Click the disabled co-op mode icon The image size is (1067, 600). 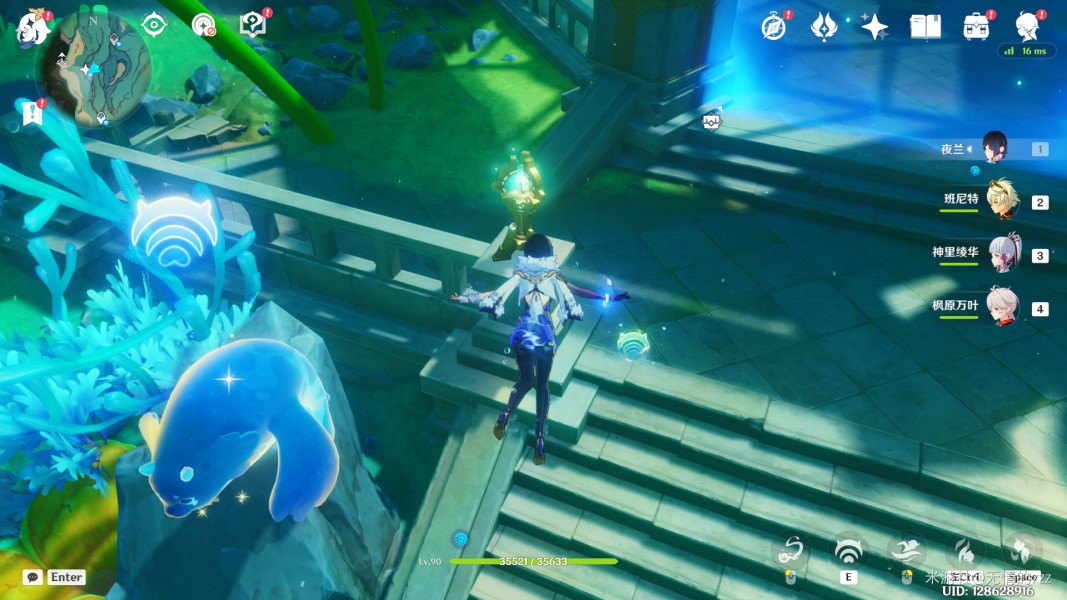click(203, 25)
